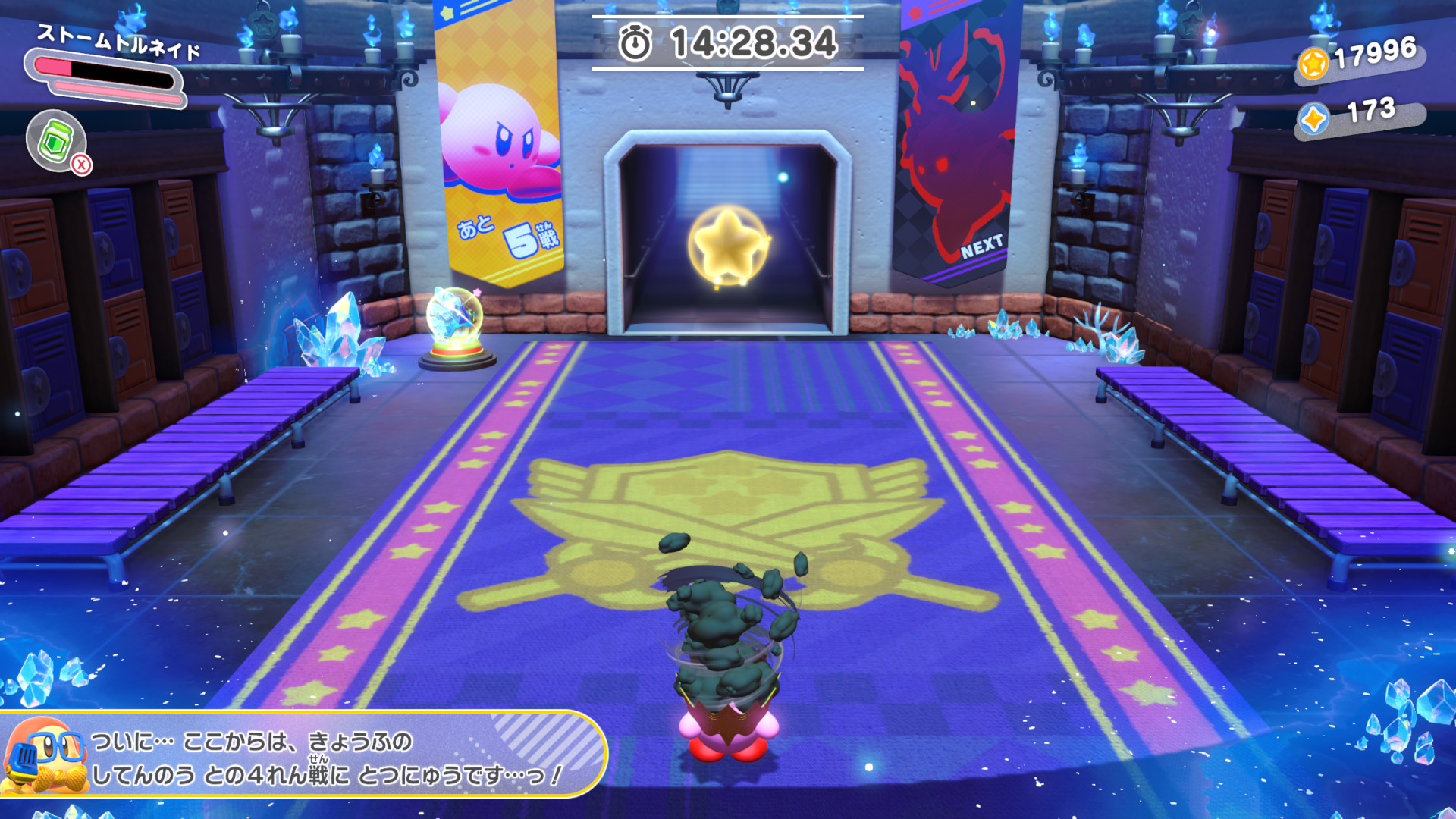Click the Waddle Dee dialogue portrait
Image resolution: width=1456 pixels, height=819 pixels.
coord(44,755)
